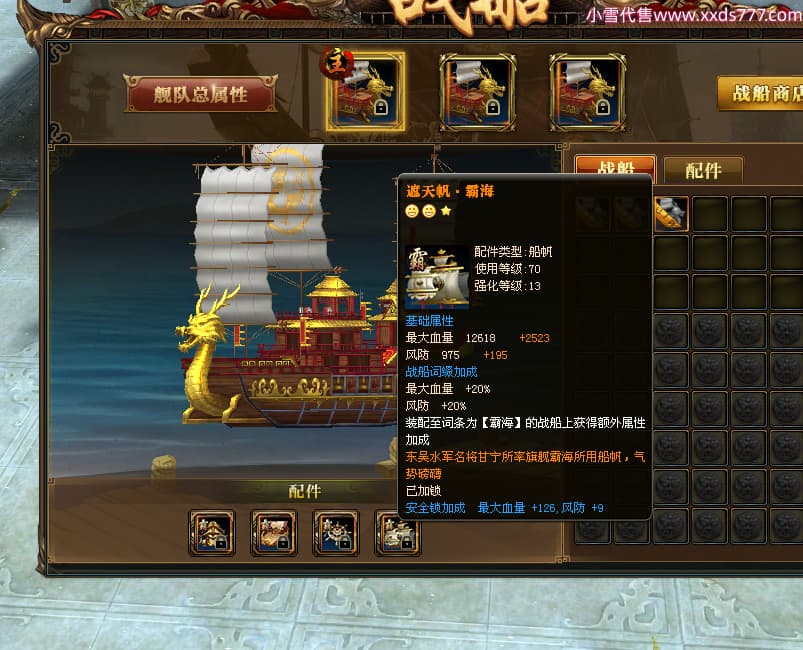Click the equipped dragon hull accessory slot
Screen dimensions: 803x650
(273, 531)
